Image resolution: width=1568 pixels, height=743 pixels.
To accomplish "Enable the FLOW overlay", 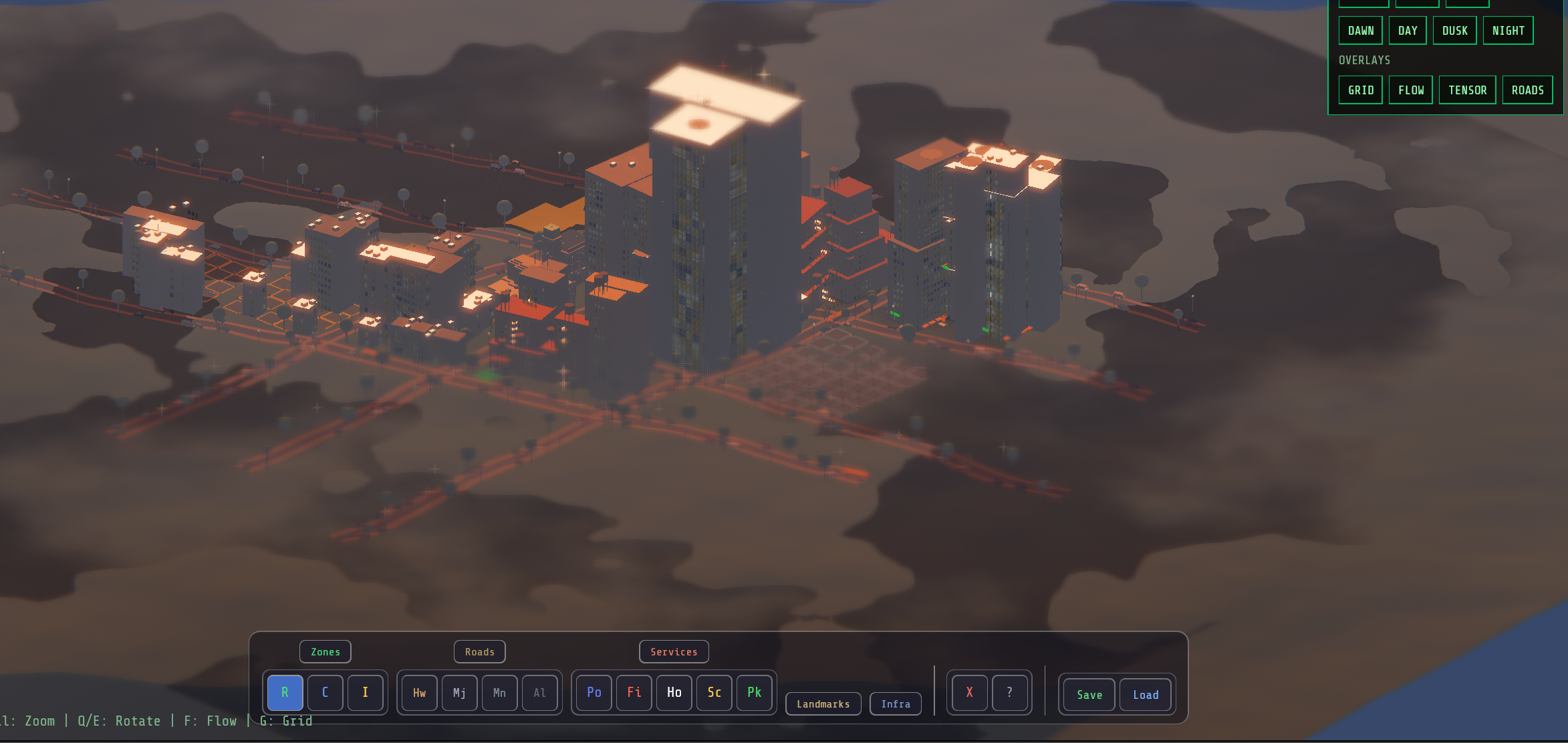I will [x=1410, y=90].
